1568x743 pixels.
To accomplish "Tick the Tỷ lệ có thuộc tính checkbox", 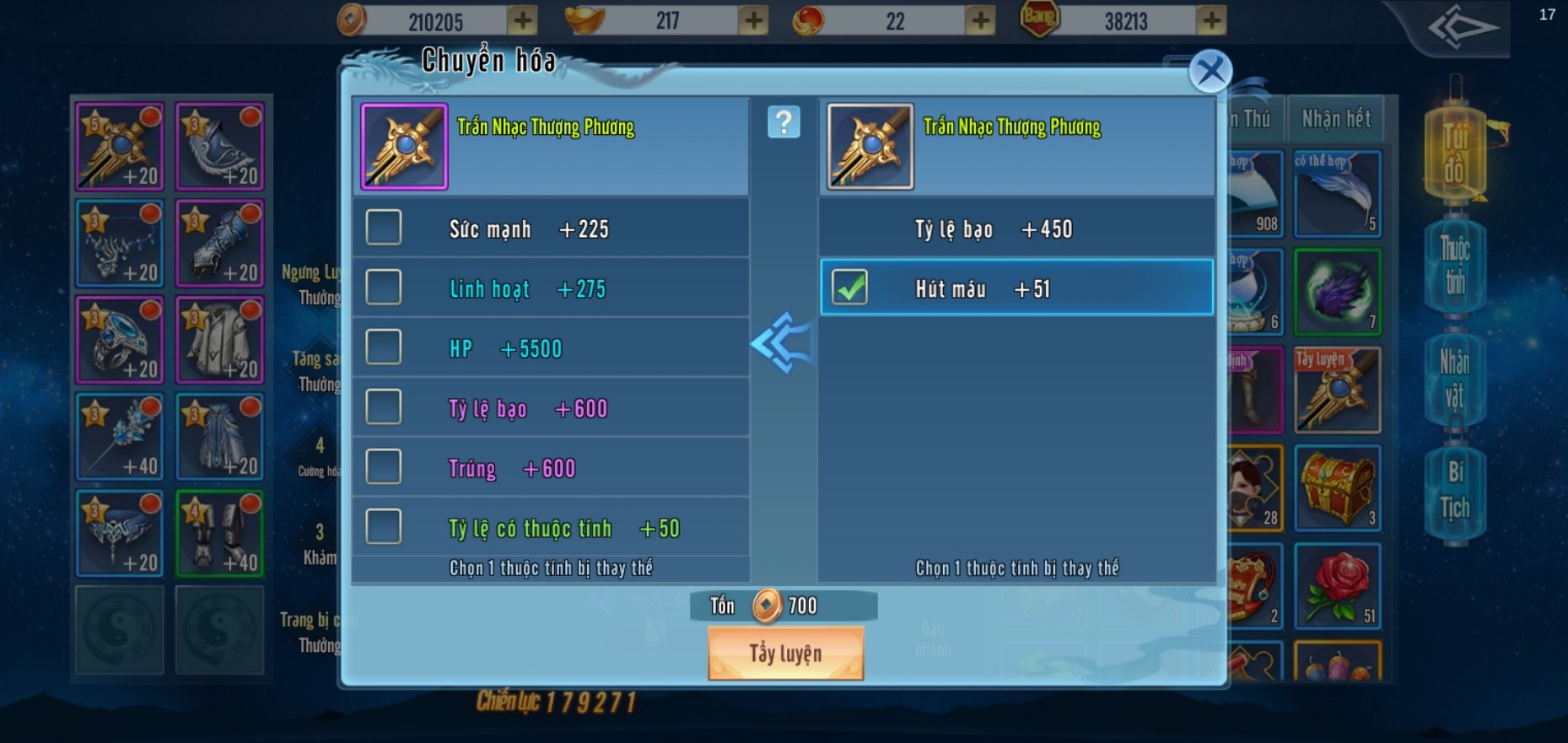I will (x=384, y=527).
